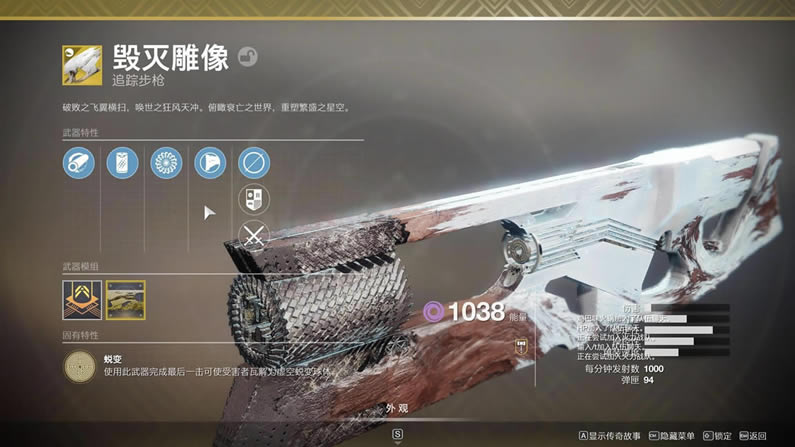Open the 外观 appearance section
The image size is (795, 447).
point(397,409)
